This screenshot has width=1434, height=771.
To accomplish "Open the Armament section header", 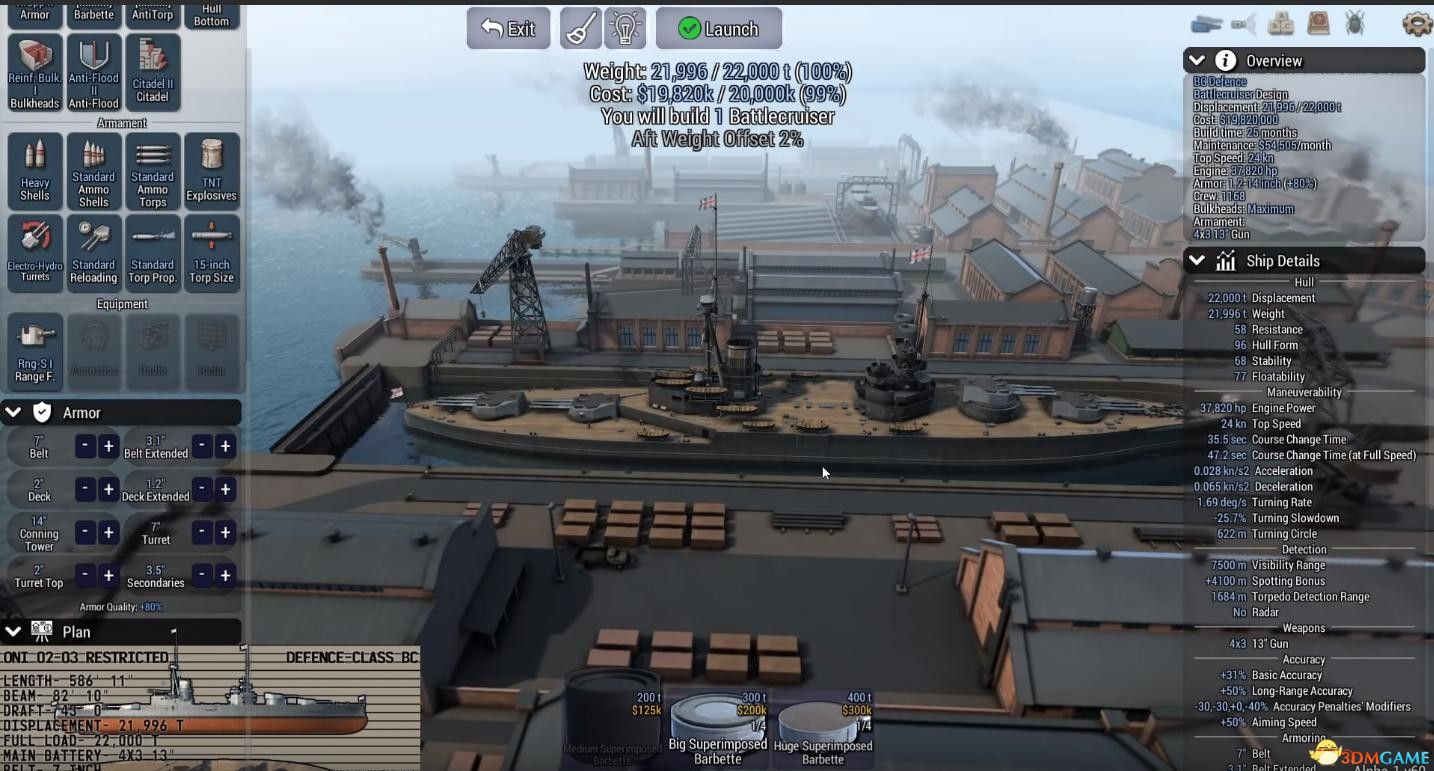I will 122,122.
